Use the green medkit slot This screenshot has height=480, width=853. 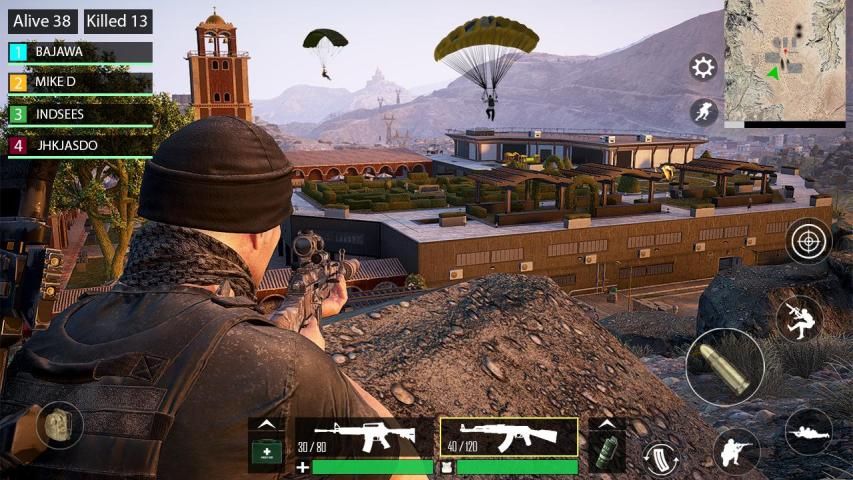(266, 449)
